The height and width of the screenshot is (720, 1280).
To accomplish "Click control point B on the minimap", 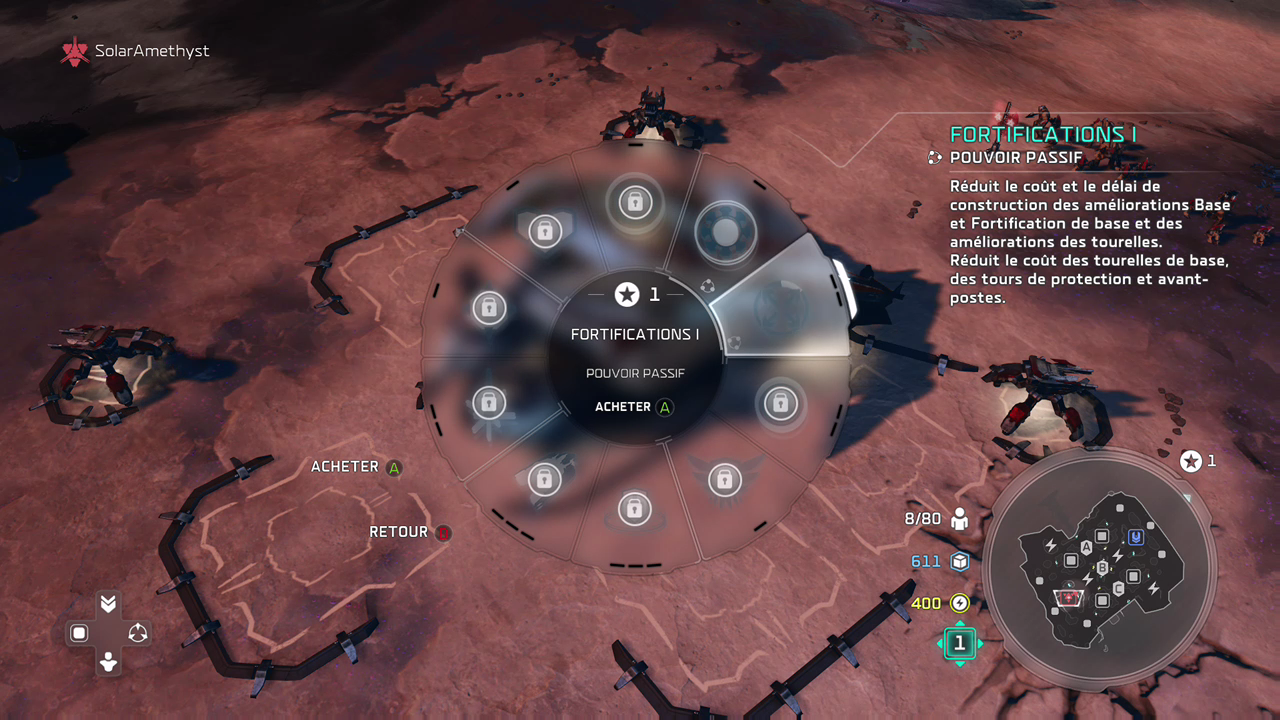I will pyautogui.click(x=1103, y=568).
